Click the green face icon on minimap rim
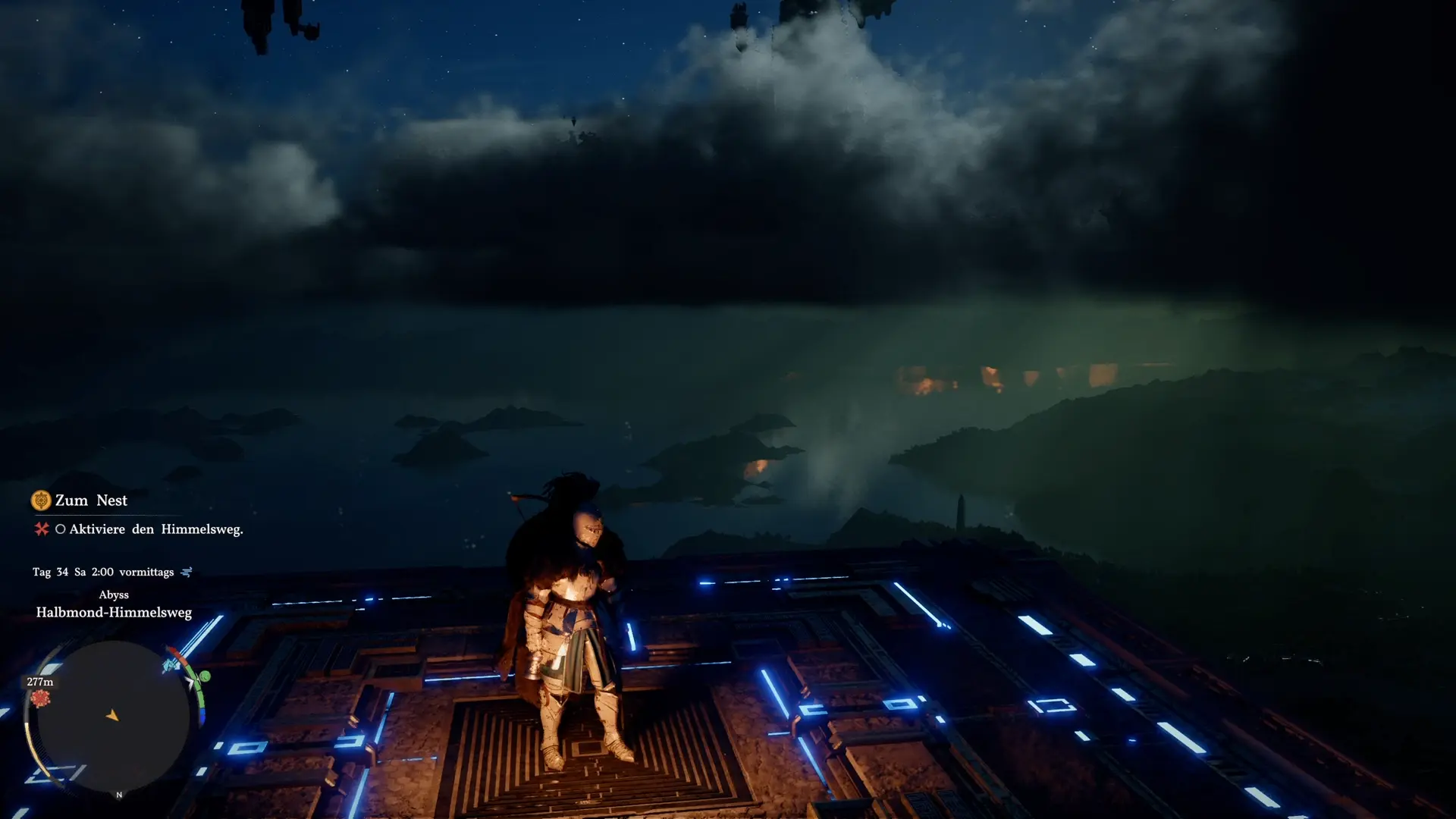 coord(204,676)
